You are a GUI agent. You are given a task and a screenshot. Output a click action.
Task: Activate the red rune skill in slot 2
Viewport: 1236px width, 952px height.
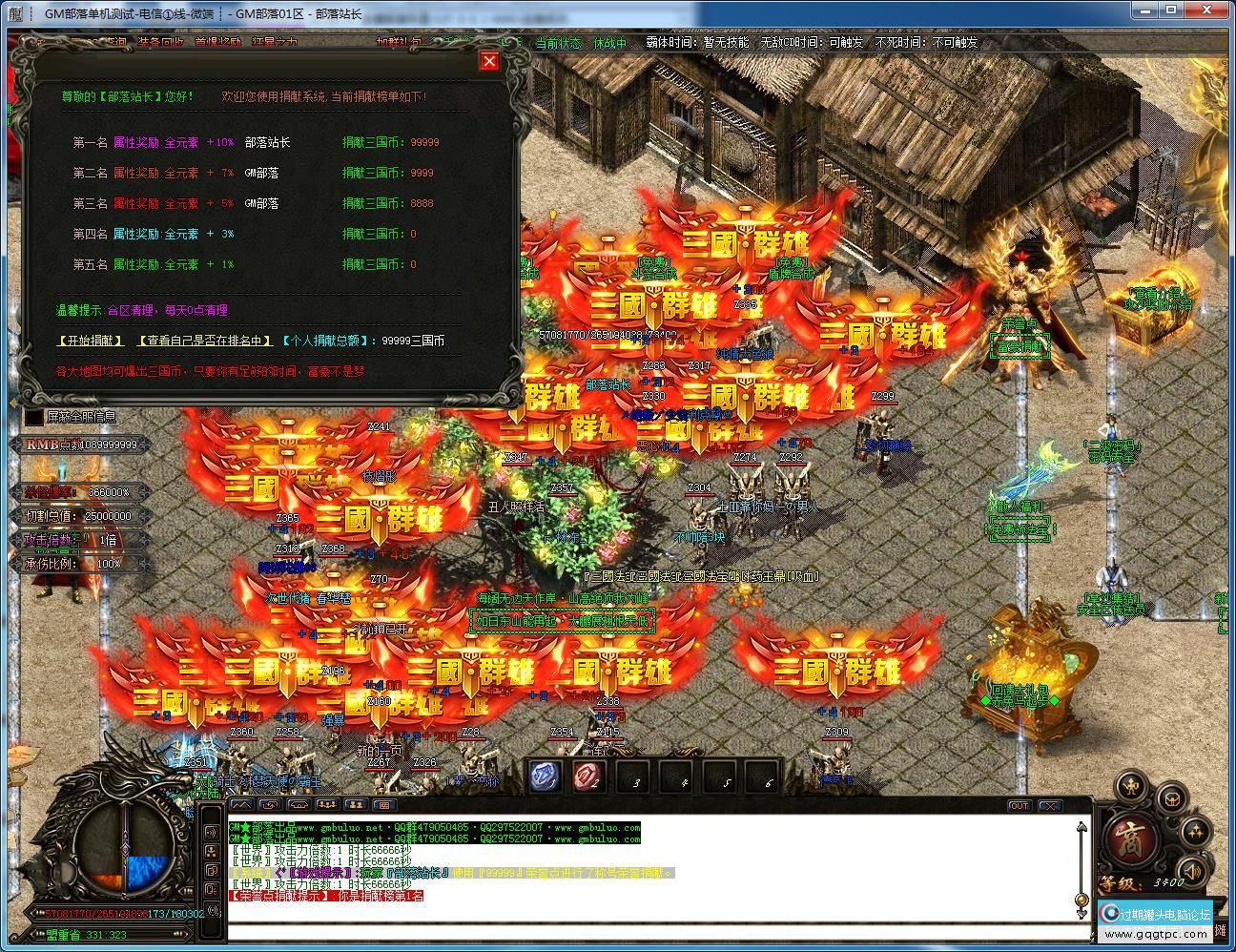point(590,776)
